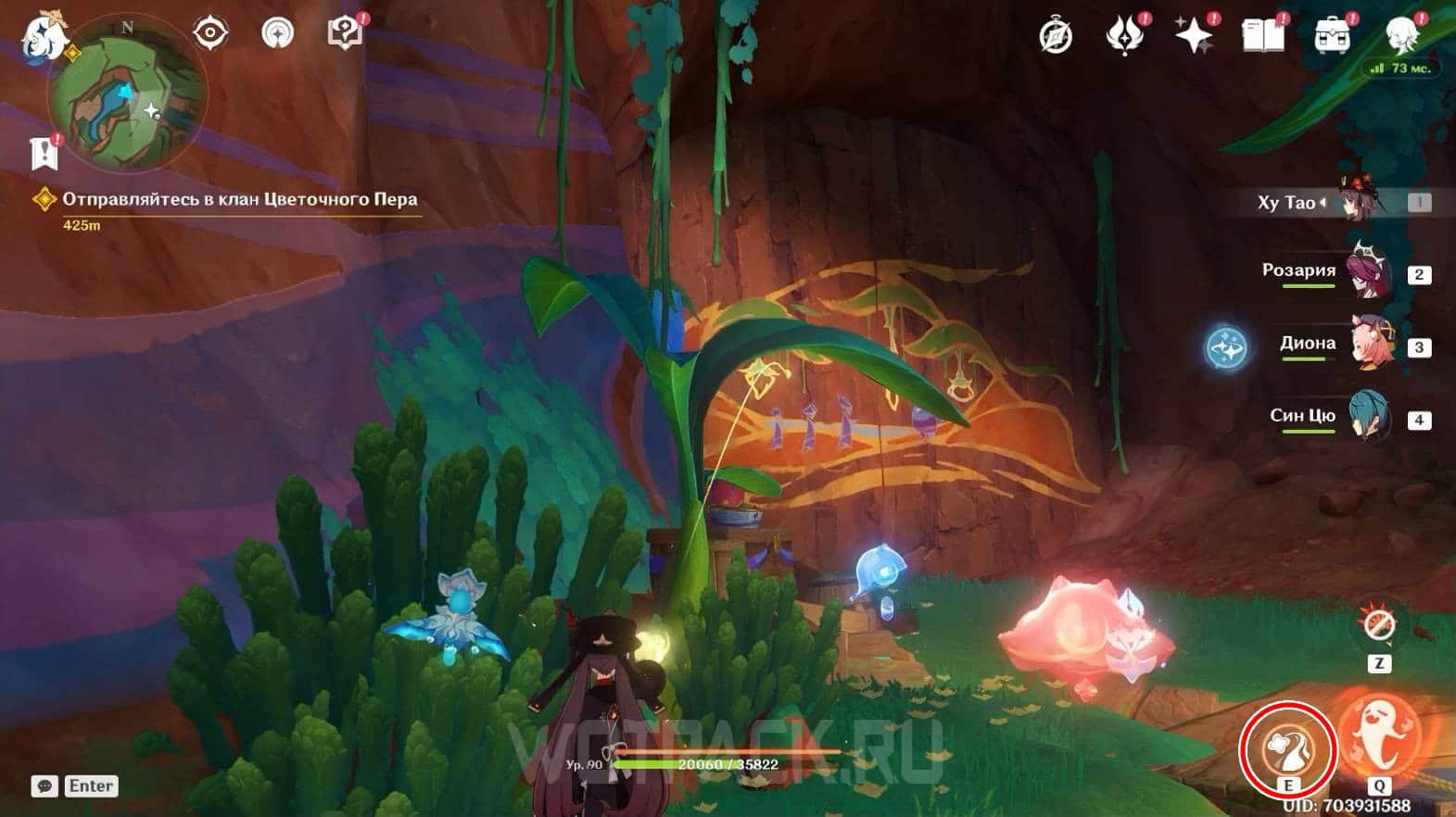Viewport: 1456px width, 817px height.
Task: Open the tutorial question-mark book icon
Action: [x=344, y=33]
